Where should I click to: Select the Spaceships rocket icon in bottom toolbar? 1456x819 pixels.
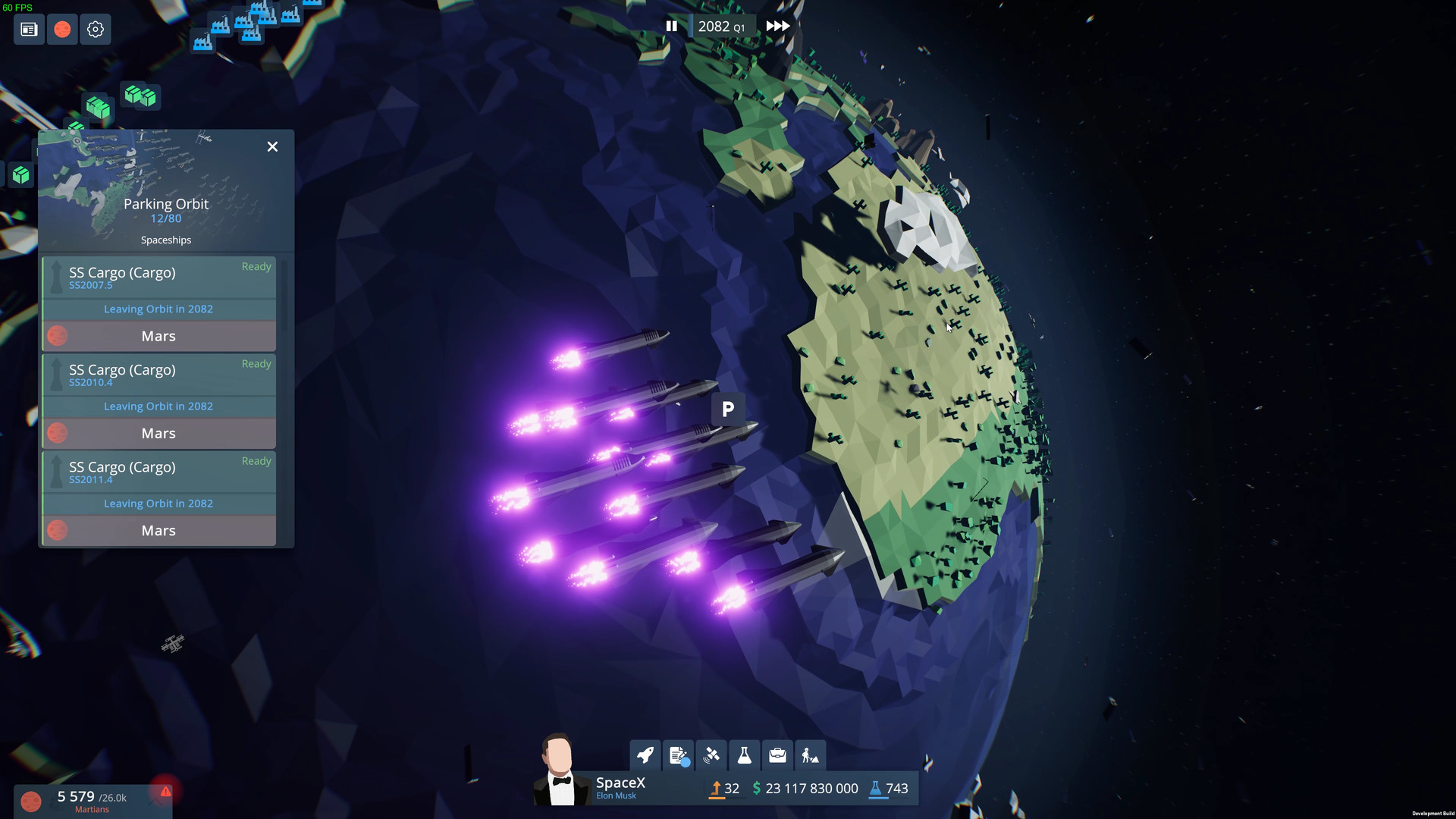[645, 755]
